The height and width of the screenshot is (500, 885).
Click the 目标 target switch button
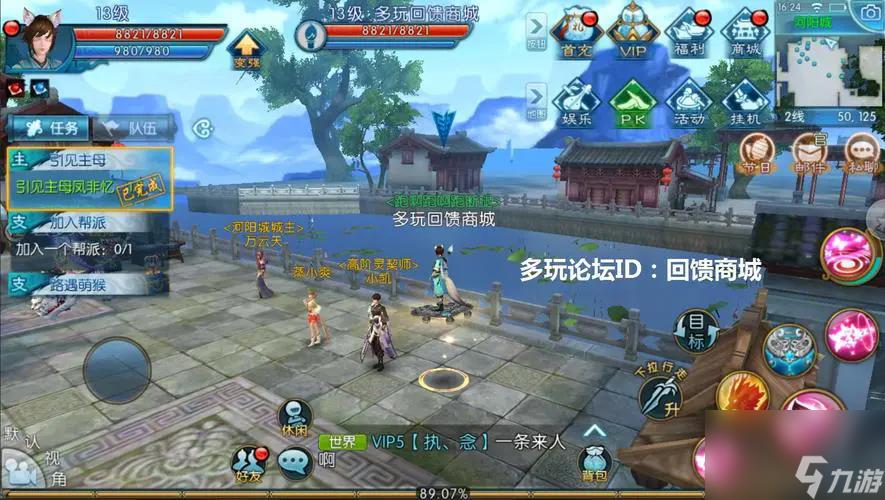(695, 331)
